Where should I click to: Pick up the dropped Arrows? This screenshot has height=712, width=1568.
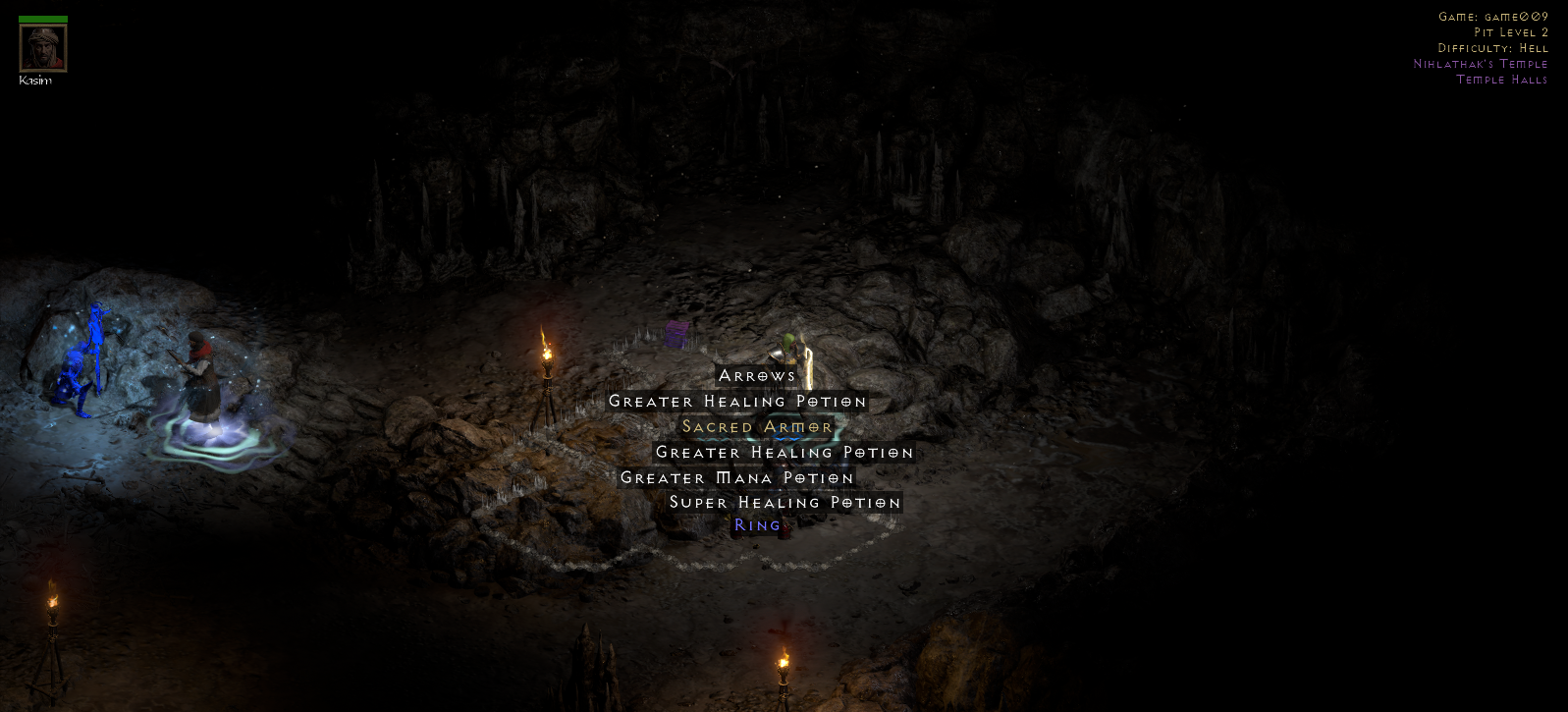pos(756,375)
